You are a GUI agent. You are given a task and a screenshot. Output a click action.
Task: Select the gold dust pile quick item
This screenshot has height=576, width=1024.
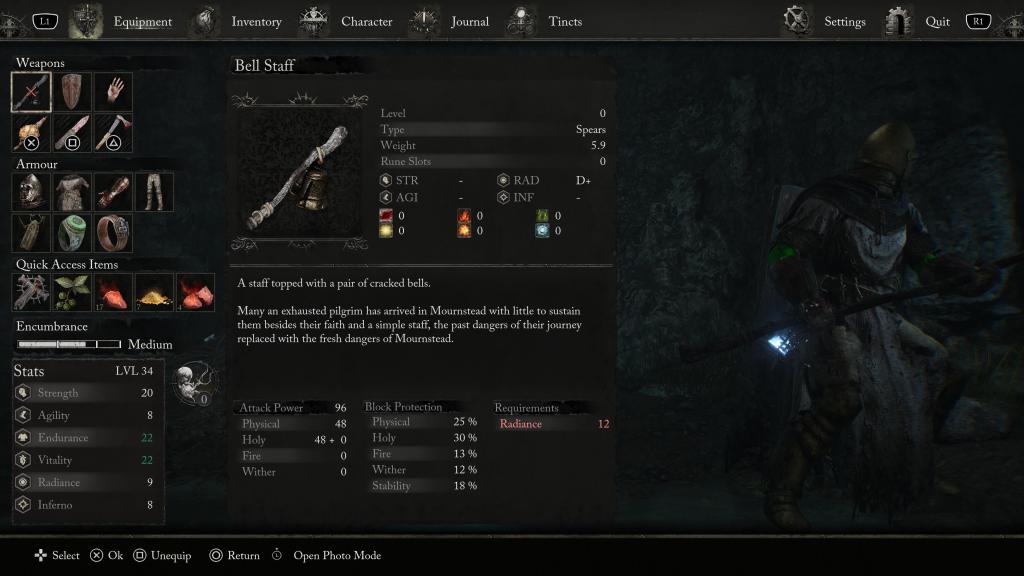(154, 292)
